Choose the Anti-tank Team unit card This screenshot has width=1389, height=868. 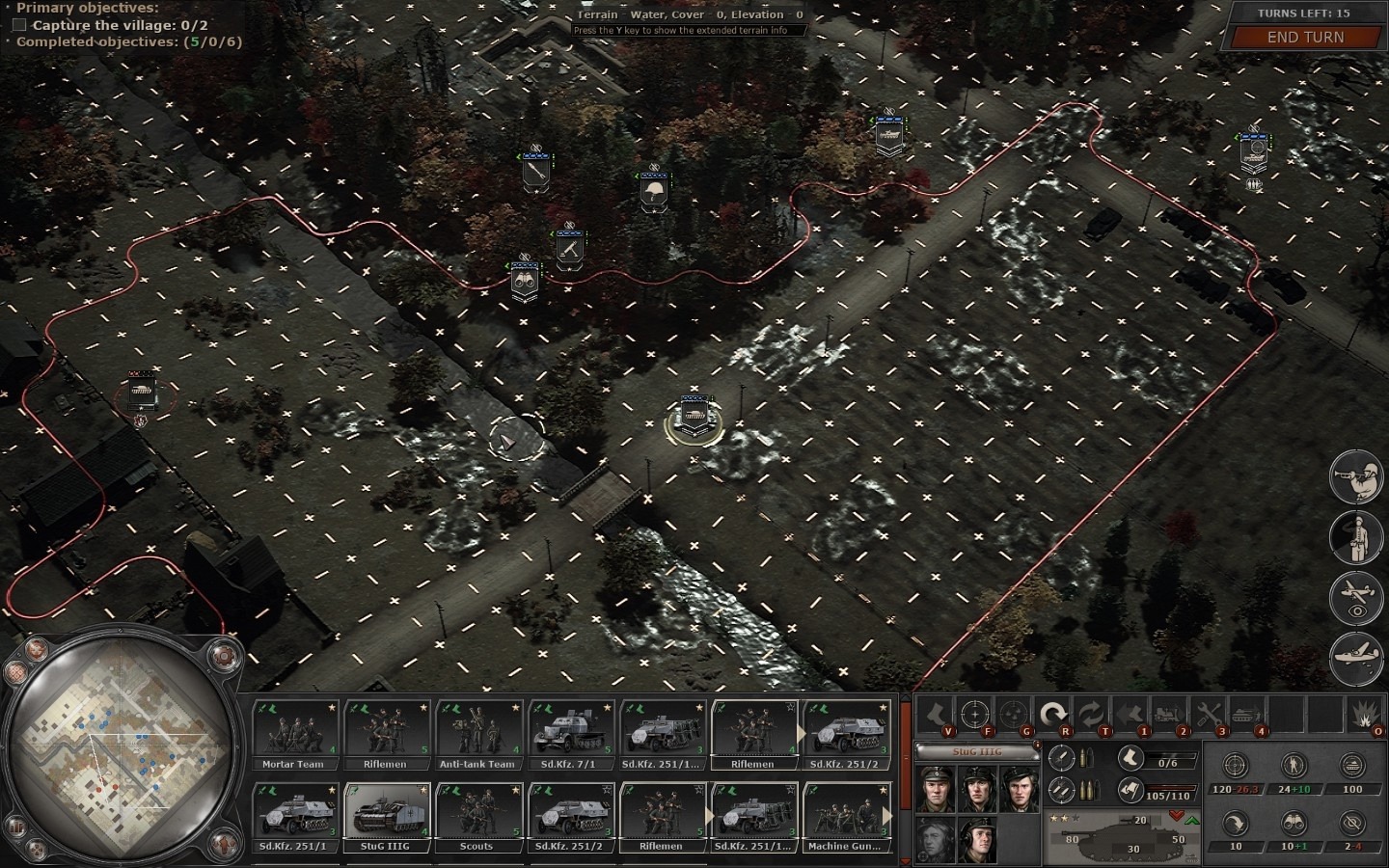pos(477,735)
